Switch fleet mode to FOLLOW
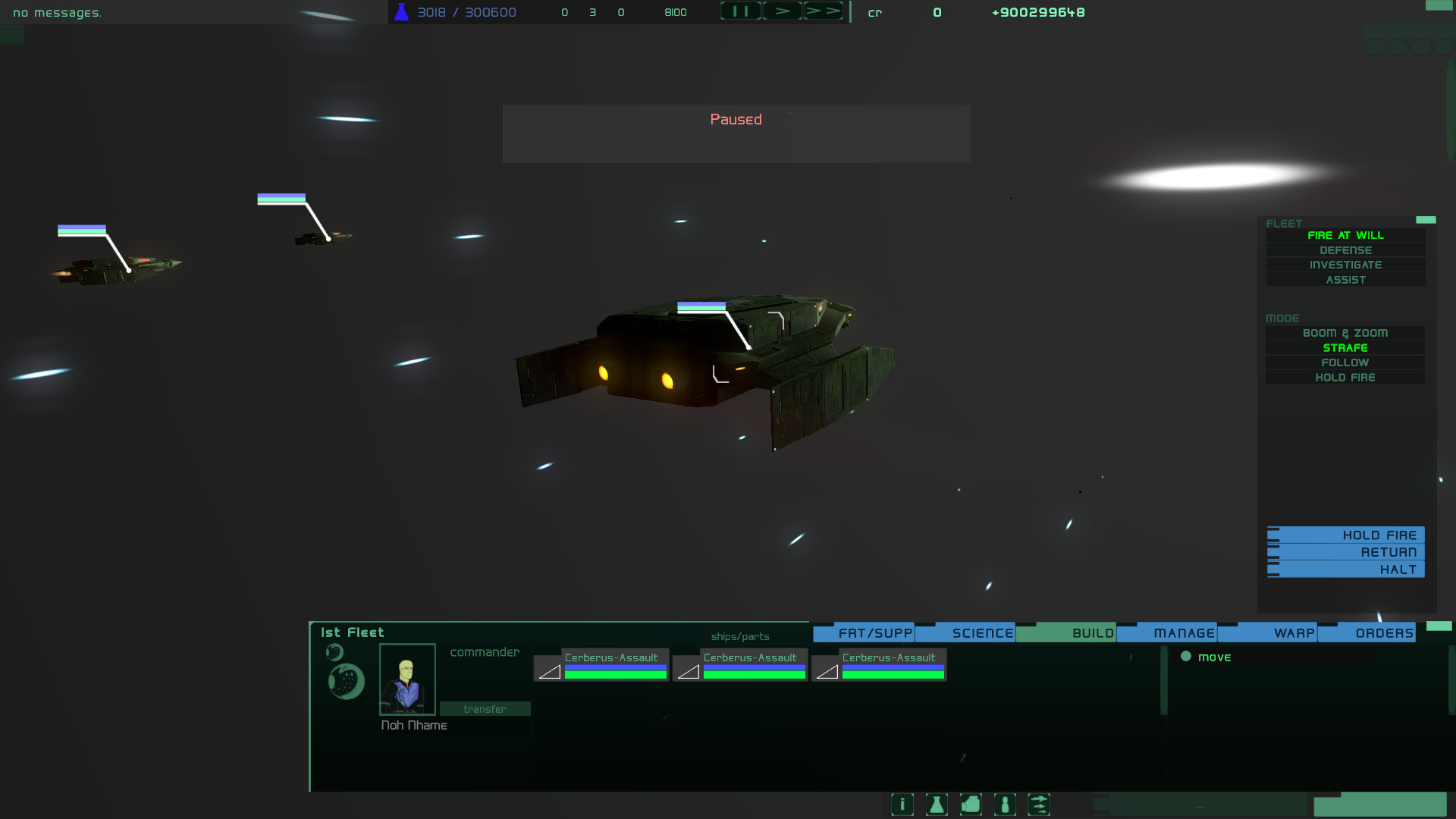Image resolution: width=1456 pixels, height=819 pixels. 1345,362
